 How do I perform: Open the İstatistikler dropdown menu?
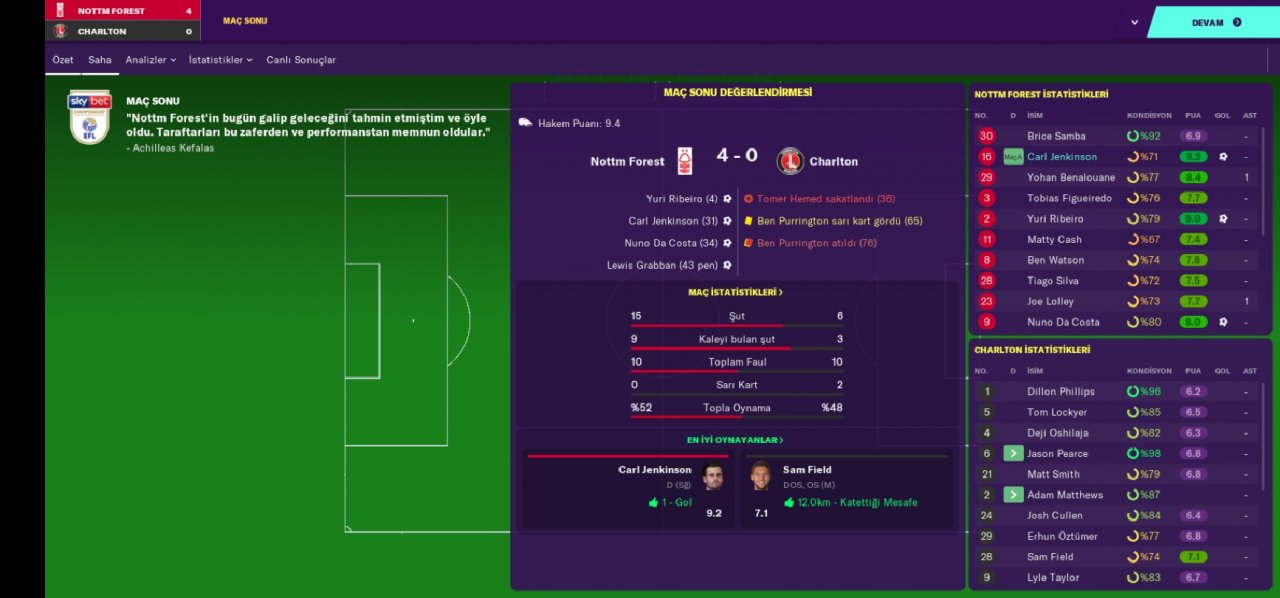tap(220, 60)
